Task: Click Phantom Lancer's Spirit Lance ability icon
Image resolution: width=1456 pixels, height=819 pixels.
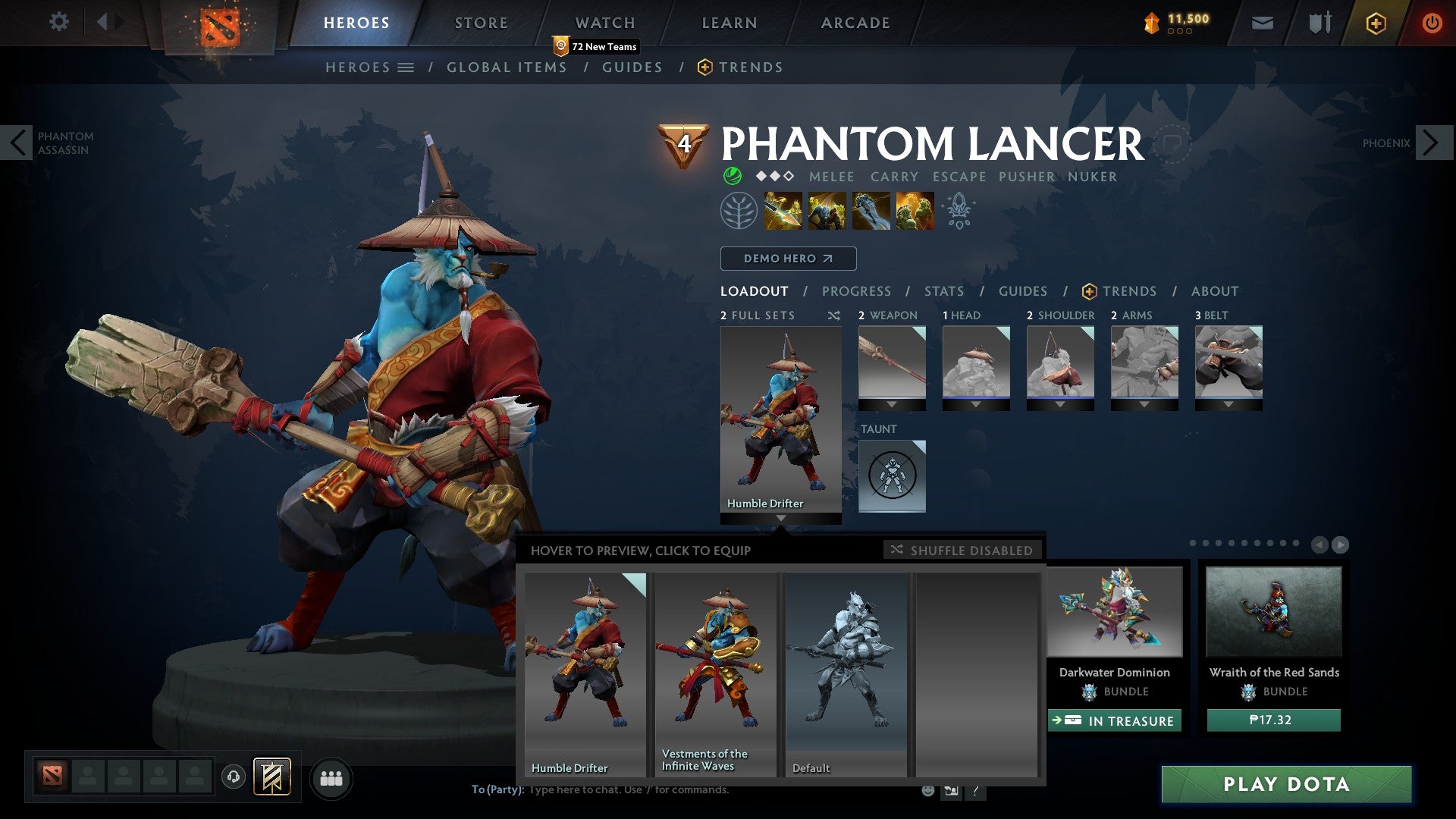Action: click(783, 210)
